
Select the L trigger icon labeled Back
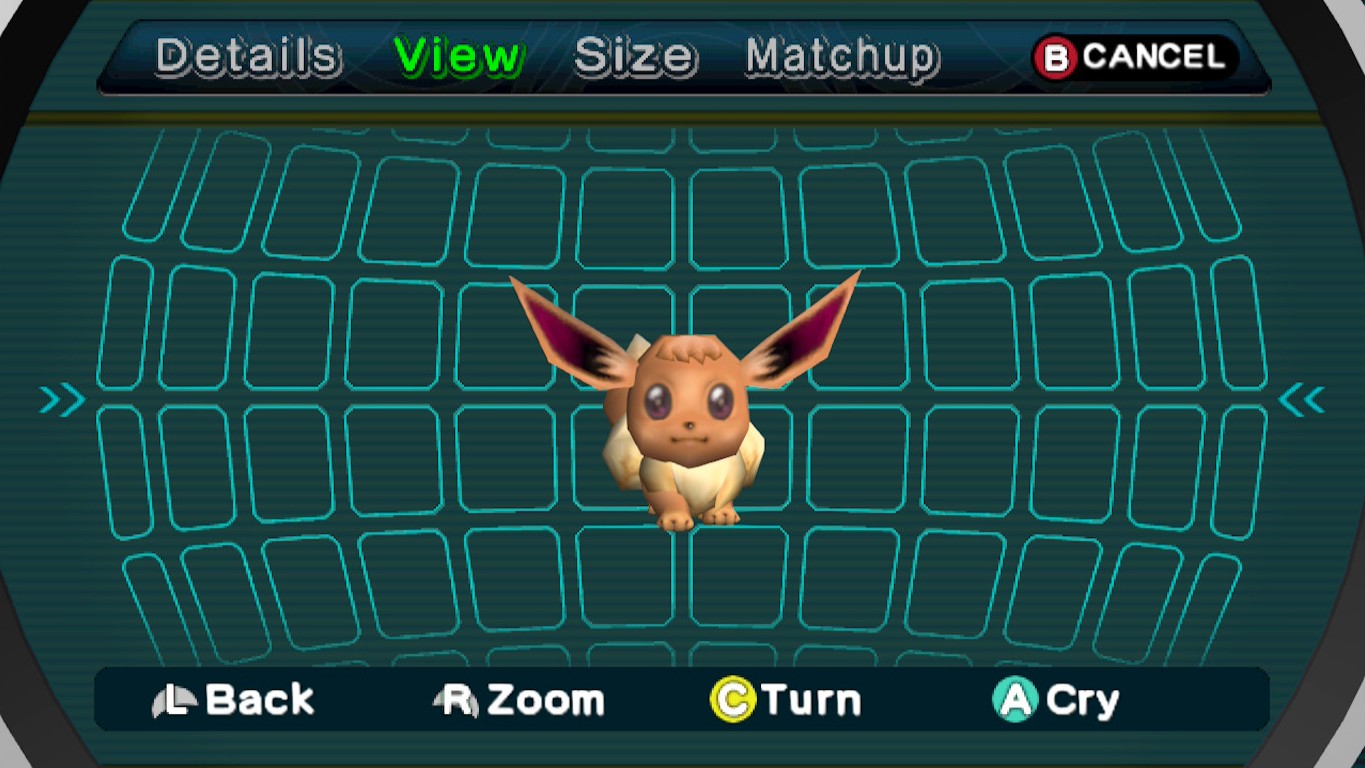click(177, 699)
